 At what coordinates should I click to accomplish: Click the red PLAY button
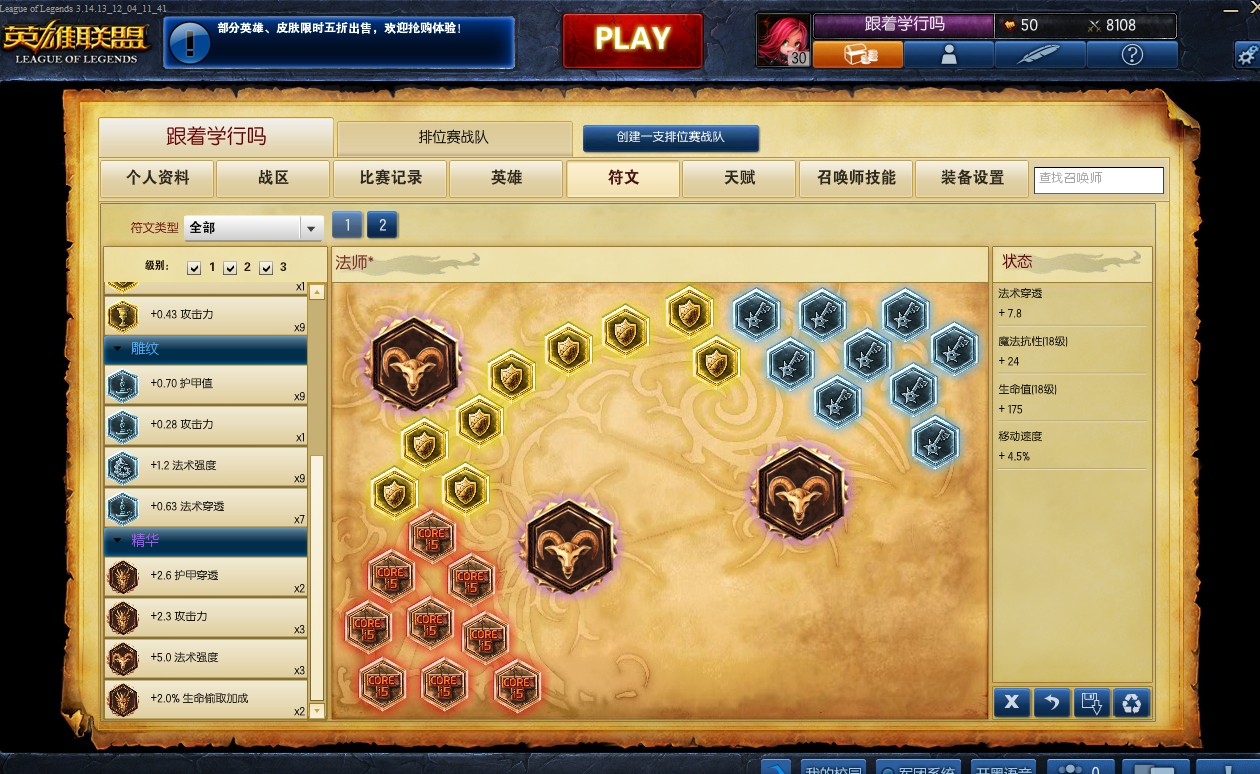(632, 40)
